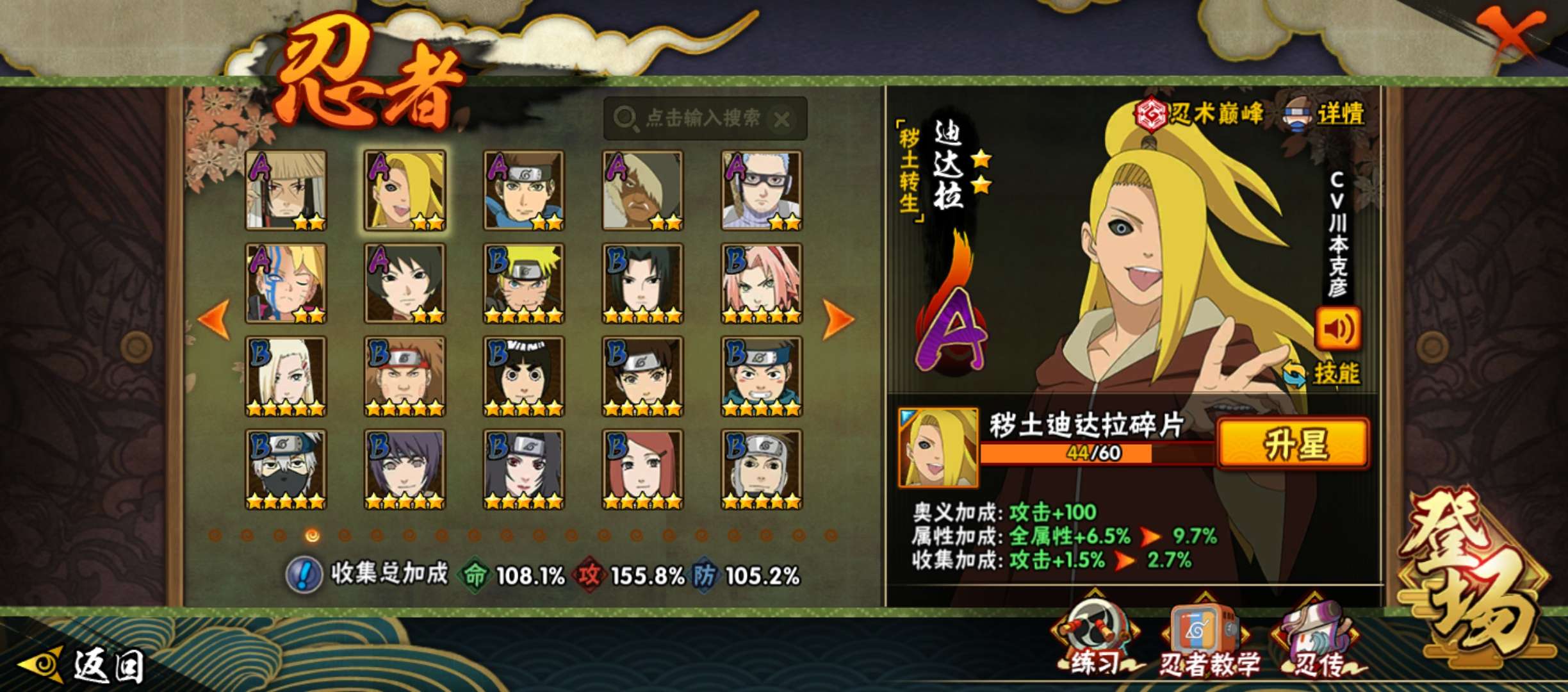This screenshot has width=1568, height=692.
Task: Choose the Naruto B-rank portrait
Action: [x=523, y=283]
